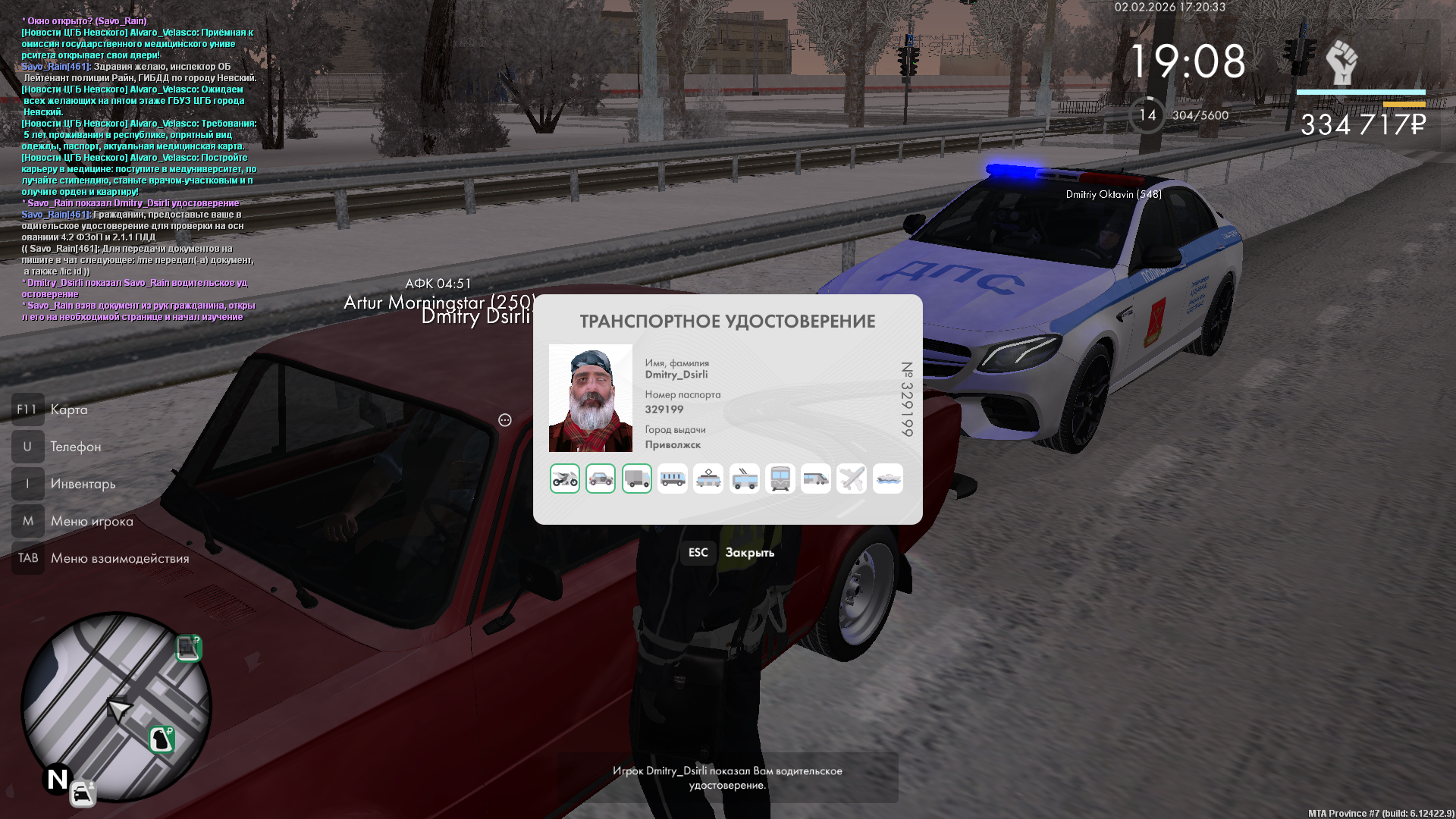Click the high-speed train license icon
Screen dimensions: 1456x819
[816, 479]
